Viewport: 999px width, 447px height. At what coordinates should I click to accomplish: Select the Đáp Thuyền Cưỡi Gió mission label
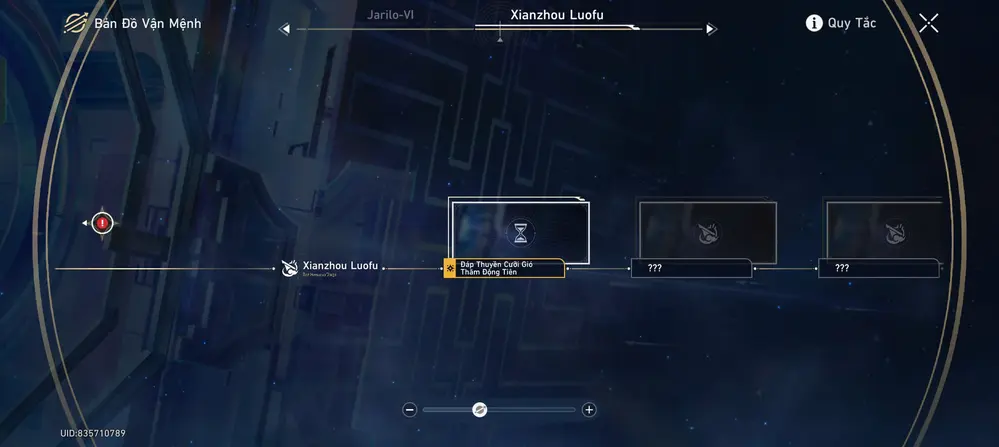coord(504,268)
